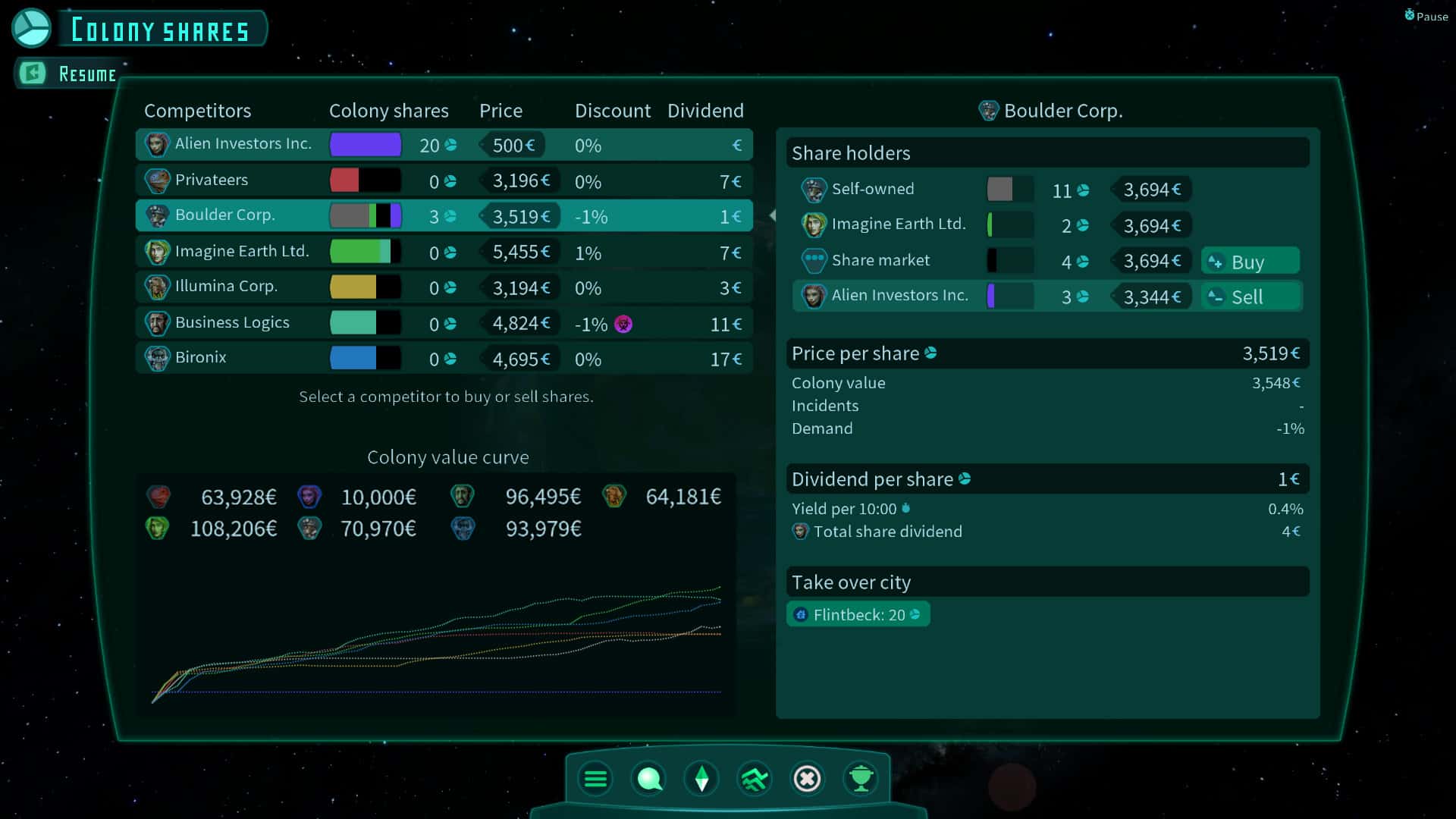This screenshot has height=819, width=1456.
Task: Open the hamburger menu in bottom toolbar
Action: click(595, 779)
